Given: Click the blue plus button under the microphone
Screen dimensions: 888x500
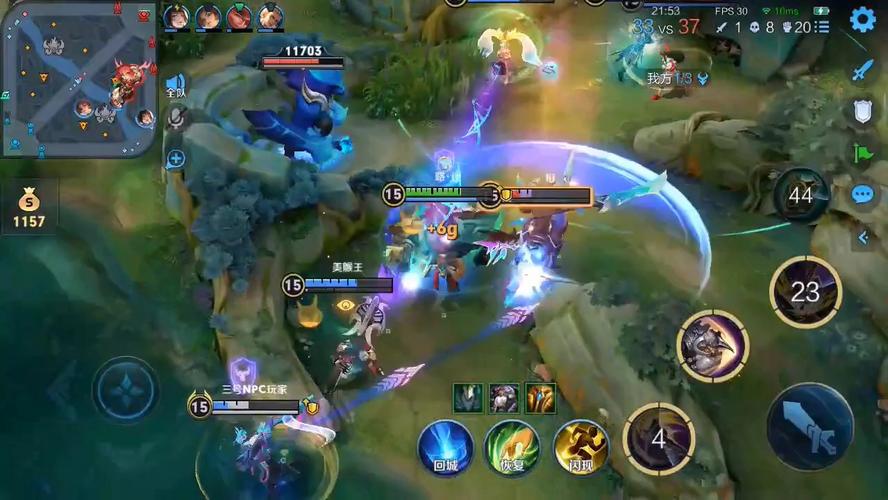Looking at the screenshot, I should [x=176, y=158].
